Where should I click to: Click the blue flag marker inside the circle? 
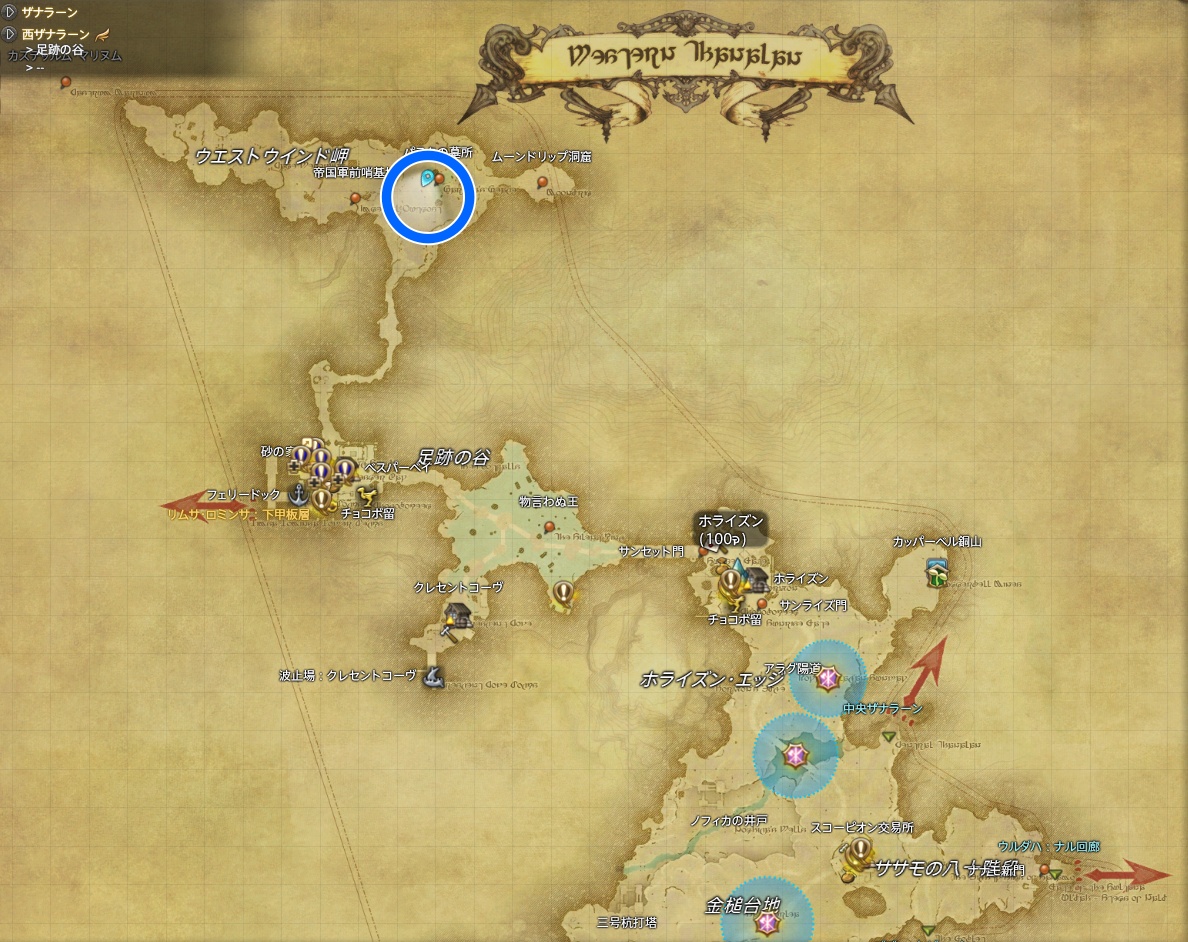click(427, 179)
